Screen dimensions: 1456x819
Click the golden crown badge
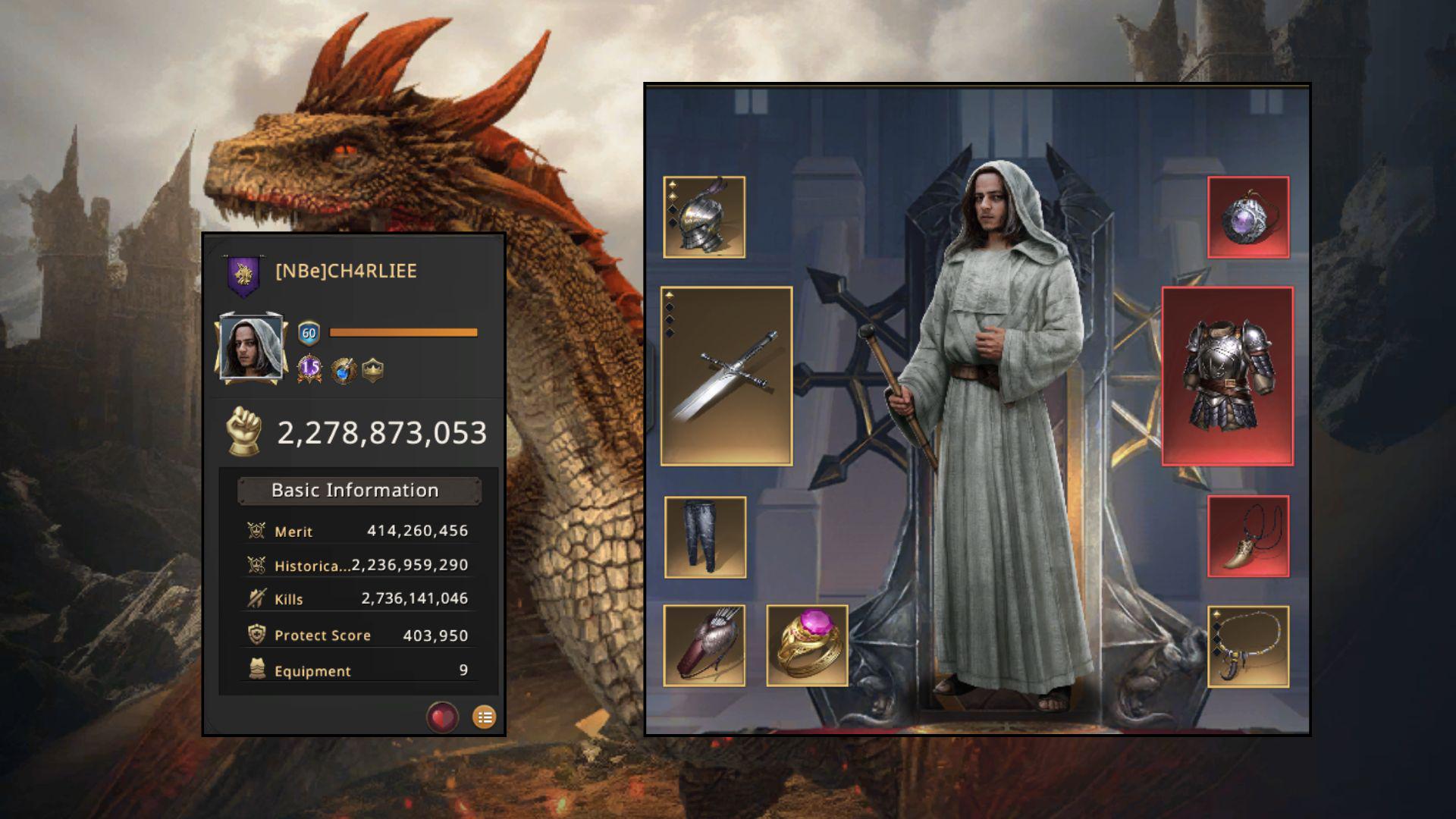tap(373, 370)
